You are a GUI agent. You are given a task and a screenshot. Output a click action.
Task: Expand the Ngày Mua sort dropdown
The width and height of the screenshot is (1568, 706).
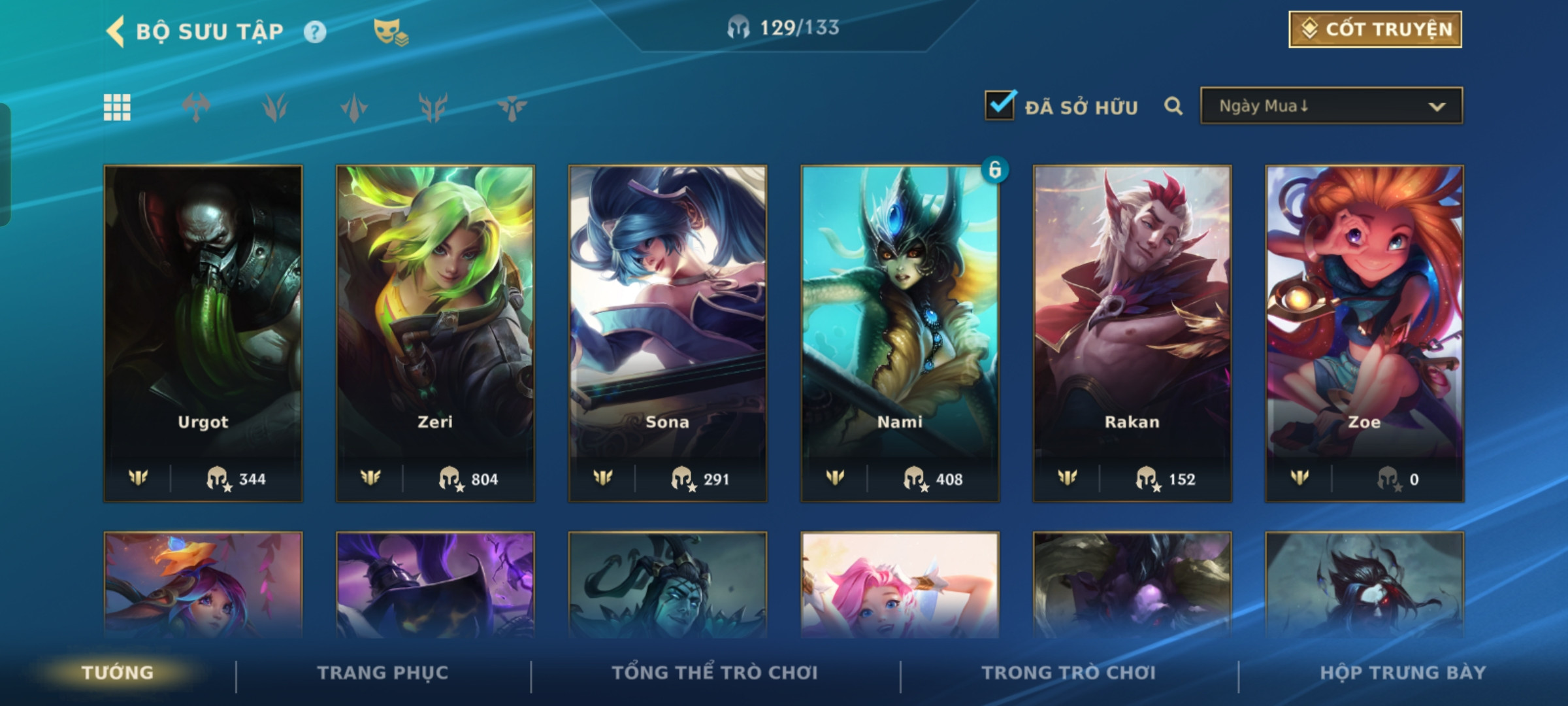1331,106
